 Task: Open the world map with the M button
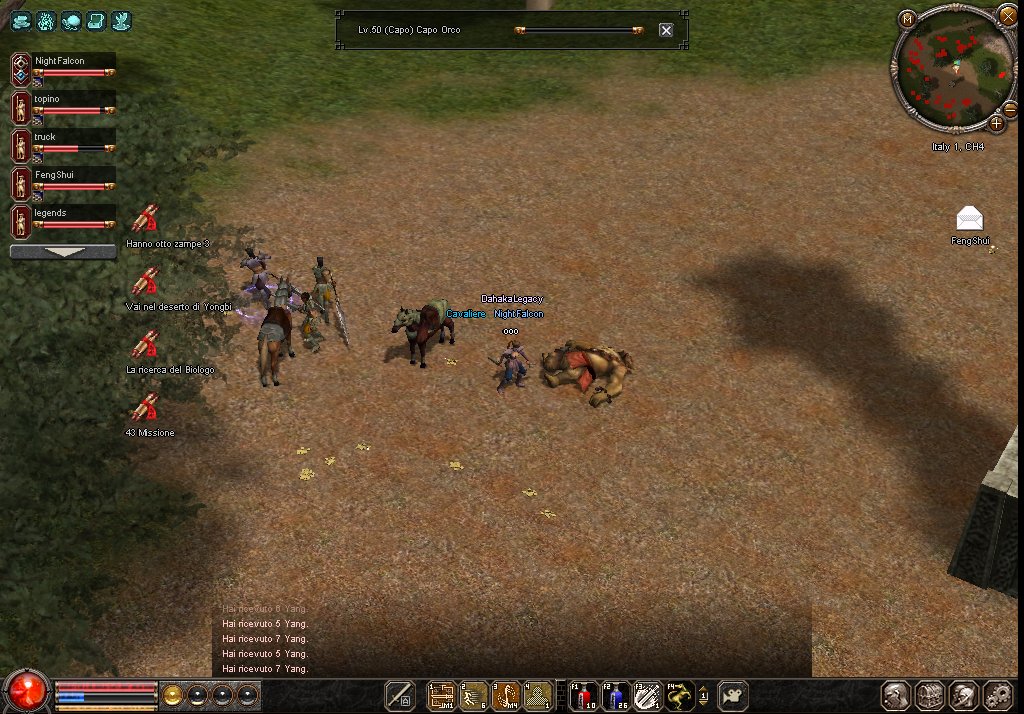point(907,18)
